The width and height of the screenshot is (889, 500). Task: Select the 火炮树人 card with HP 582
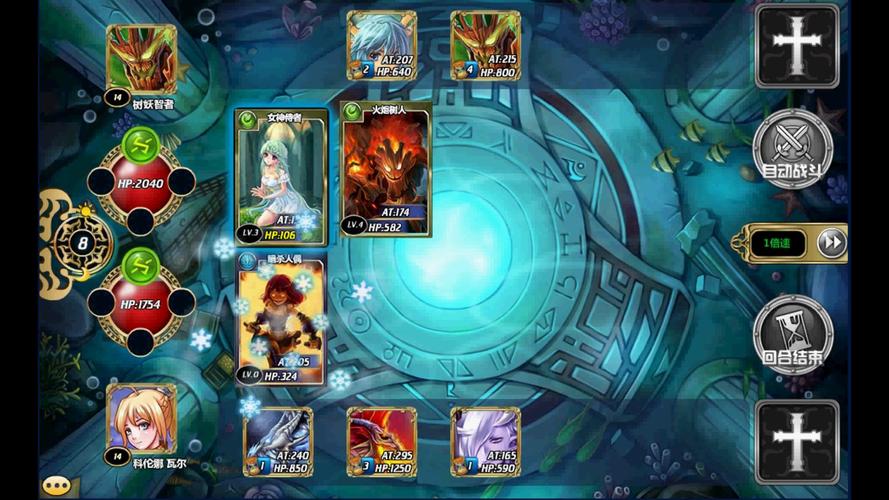pyautogui.click(x=386, y=168)
